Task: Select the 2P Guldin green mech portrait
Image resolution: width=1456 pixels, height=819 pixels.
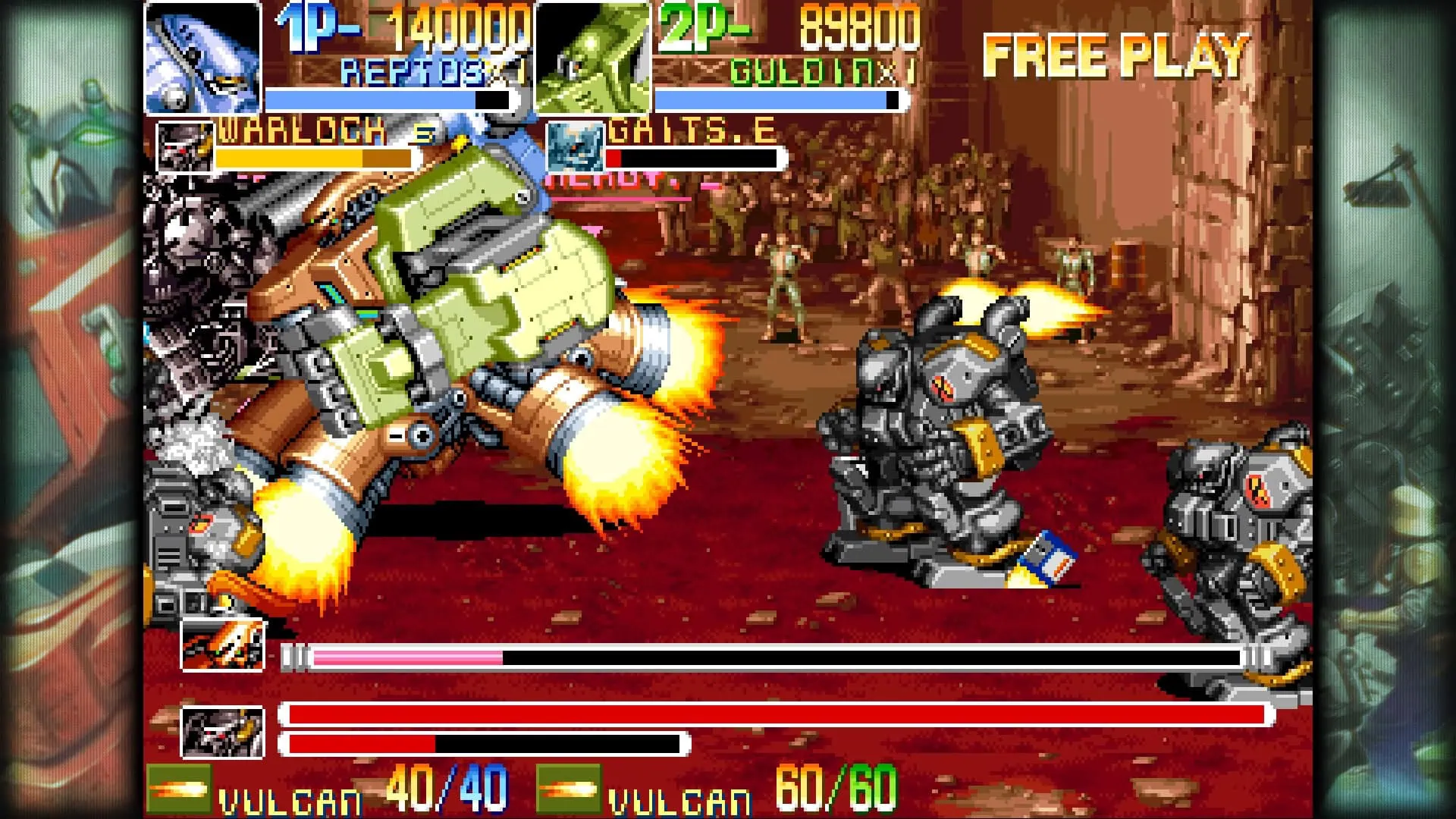Action: coord(592,58)
